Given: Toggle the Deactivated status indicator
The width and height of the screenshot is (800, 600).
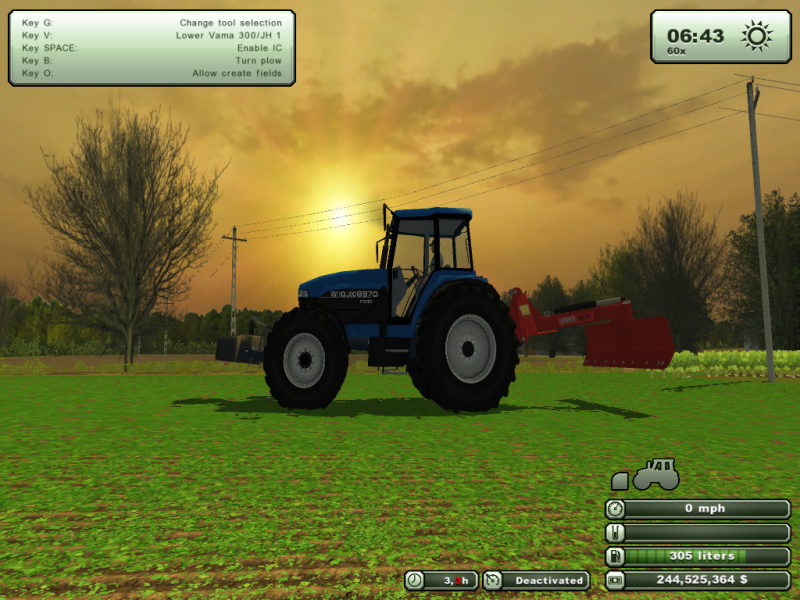Looking at the screenshot, I should coord(537,580).
